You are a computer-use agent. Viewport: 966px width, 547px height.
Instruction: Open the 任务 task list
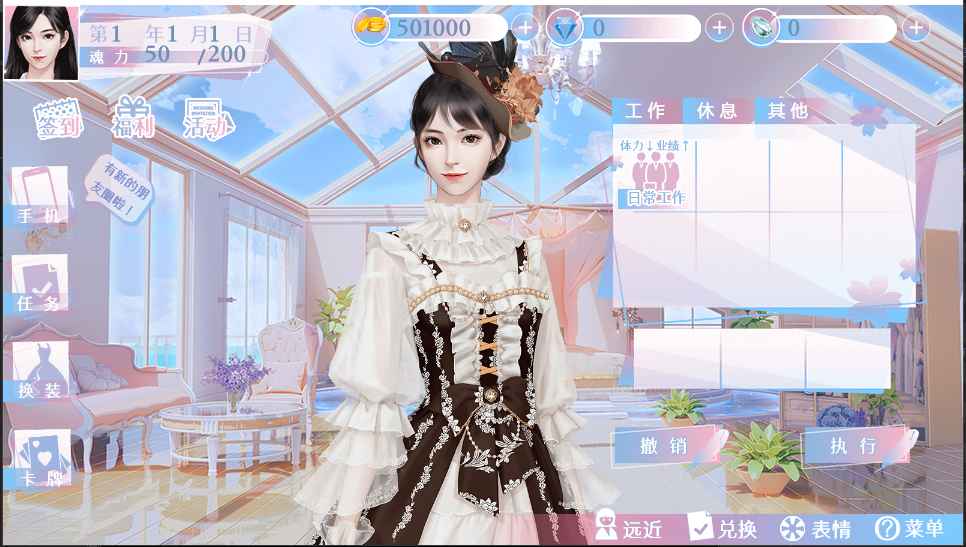[x=40, y=284]
